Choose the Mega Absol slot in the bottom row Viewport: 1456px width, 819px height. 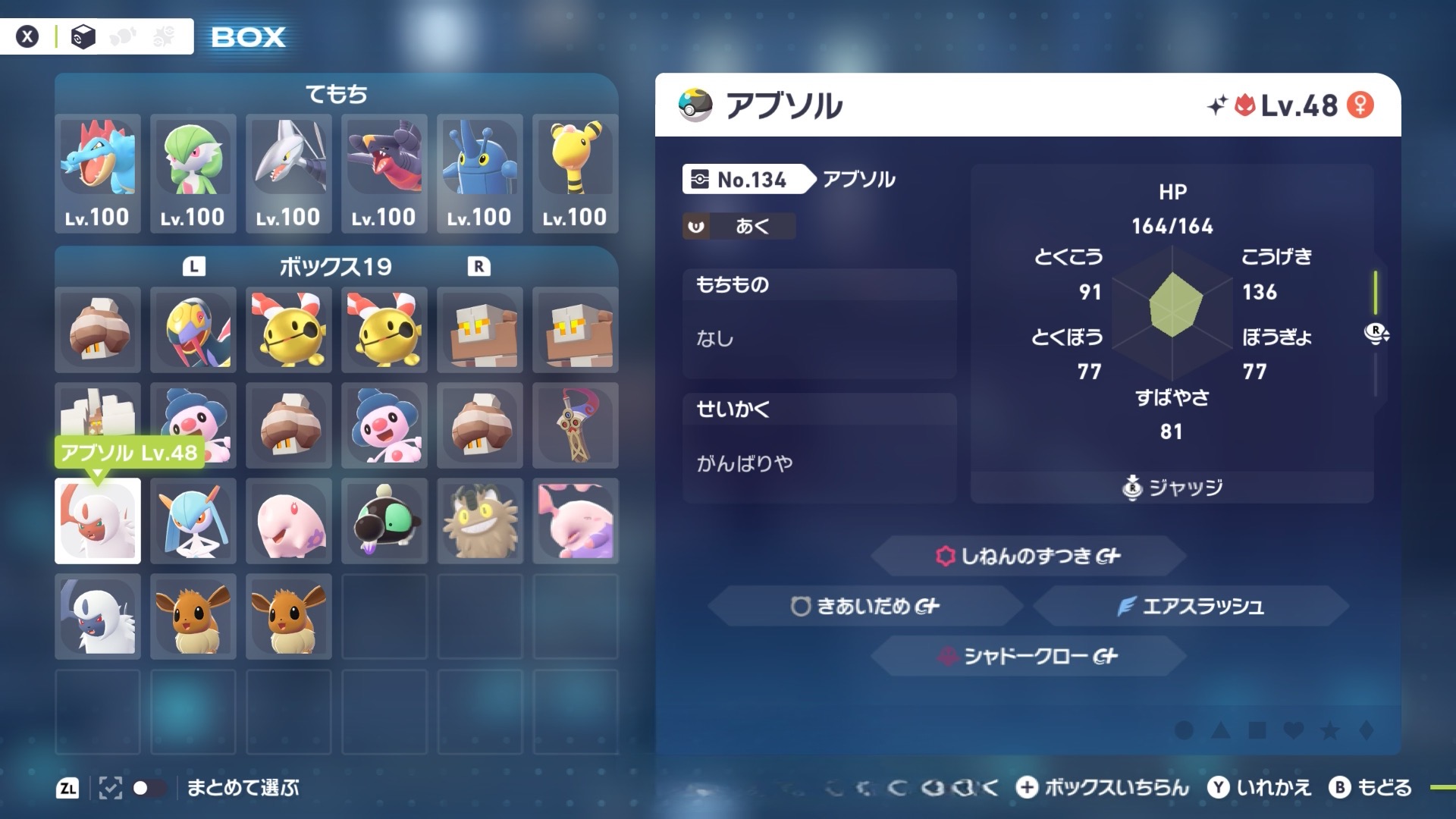click(x=98, y=617)
